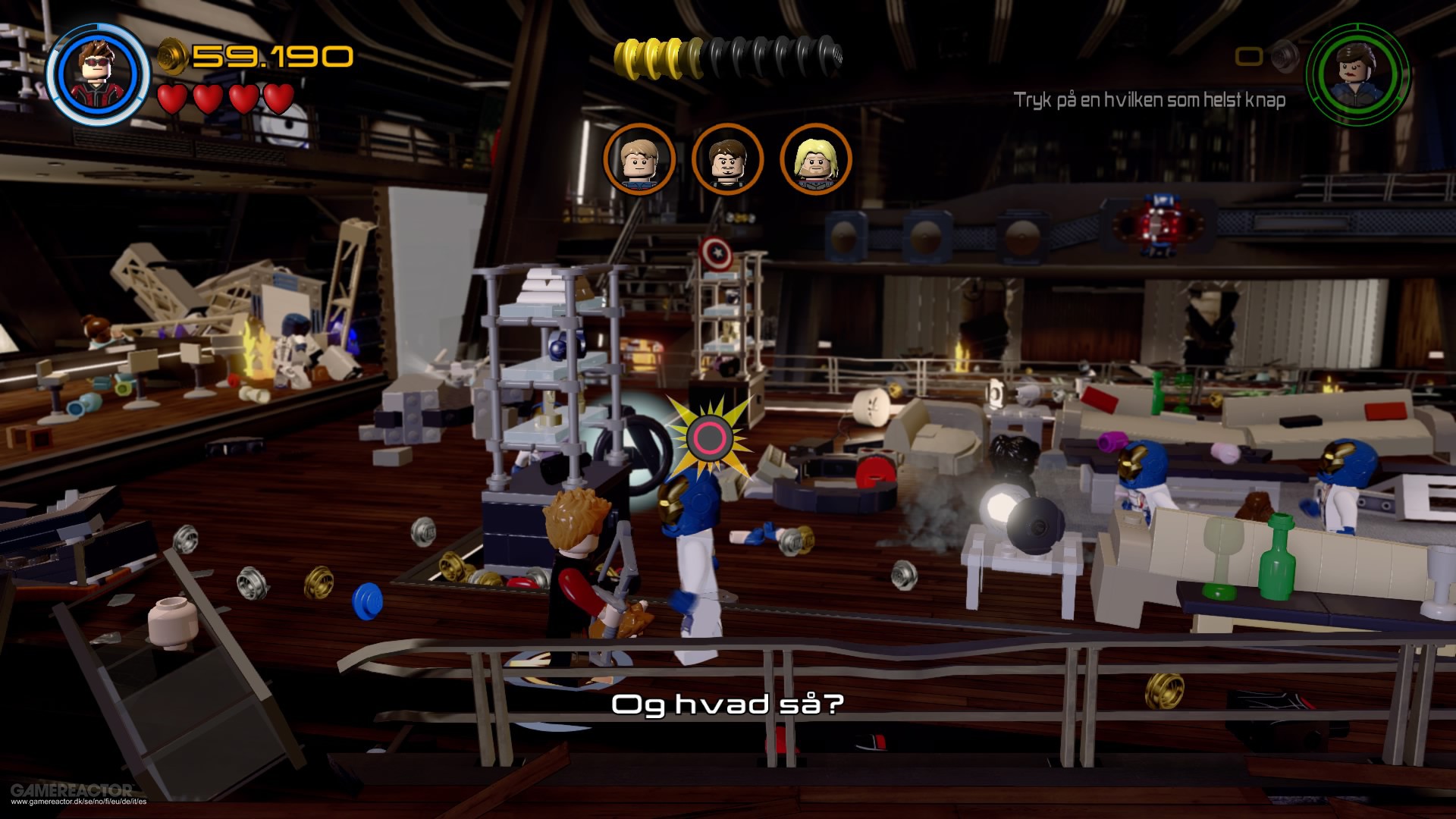Click the pink interaction target marker

click(709, 438)
